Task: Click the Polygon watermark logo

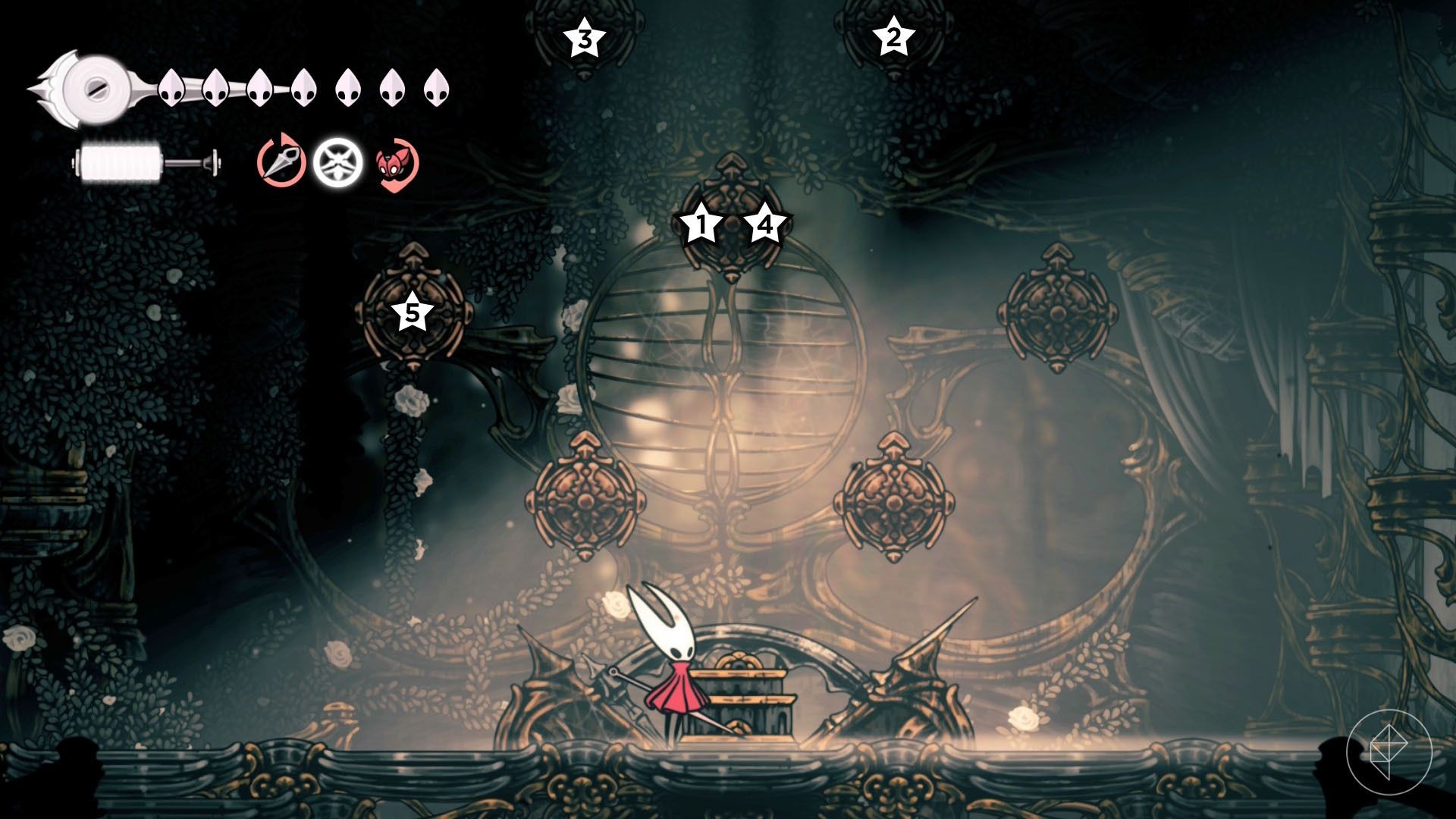Action: [x=1389, y=749]
